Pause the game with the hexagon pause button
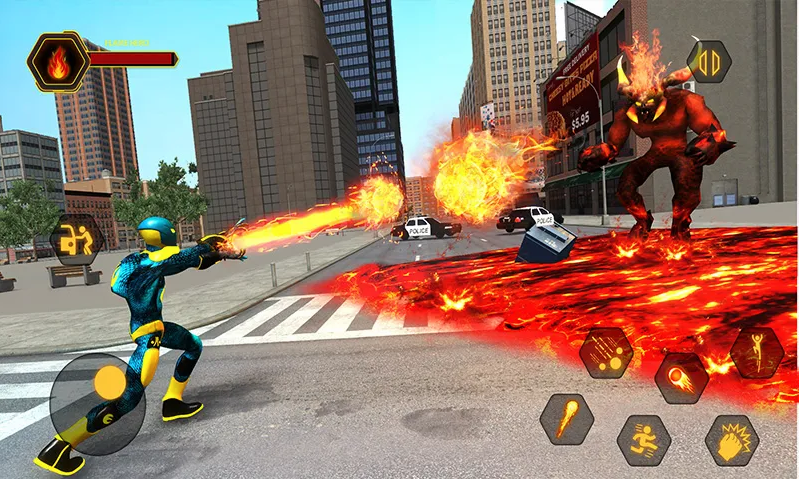The height and width of the screenshot is (479, 799). [709, 61]
